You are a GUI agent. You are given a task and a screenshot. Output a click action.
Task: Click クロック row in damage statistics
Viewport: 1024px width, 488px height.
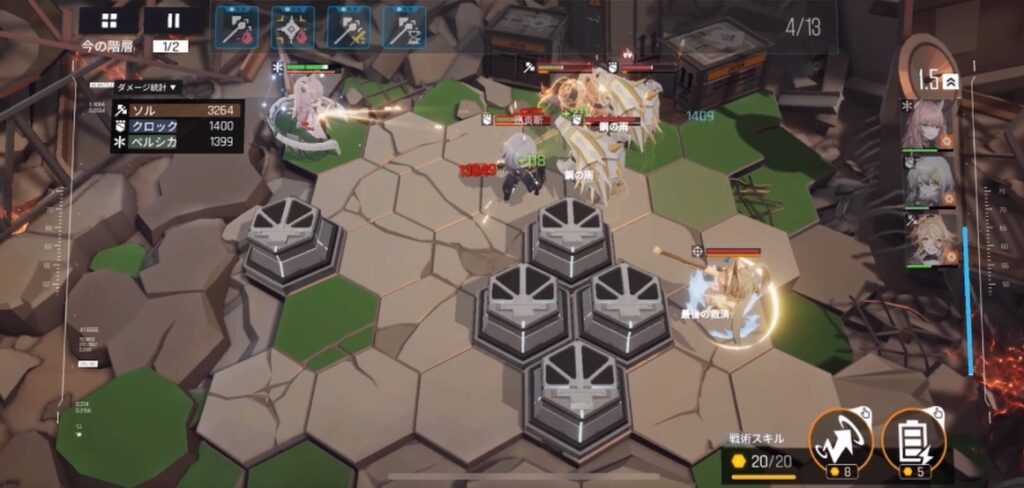coord(175,126)
